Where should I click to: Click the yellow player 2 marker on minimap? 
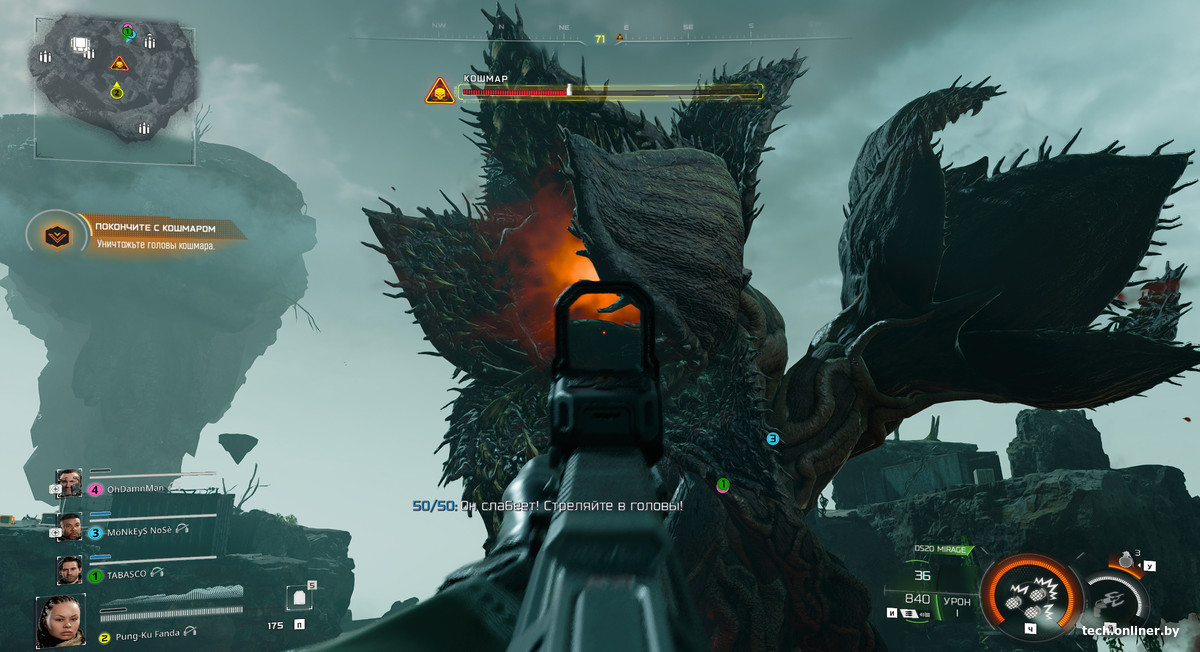tap(117, 93)
